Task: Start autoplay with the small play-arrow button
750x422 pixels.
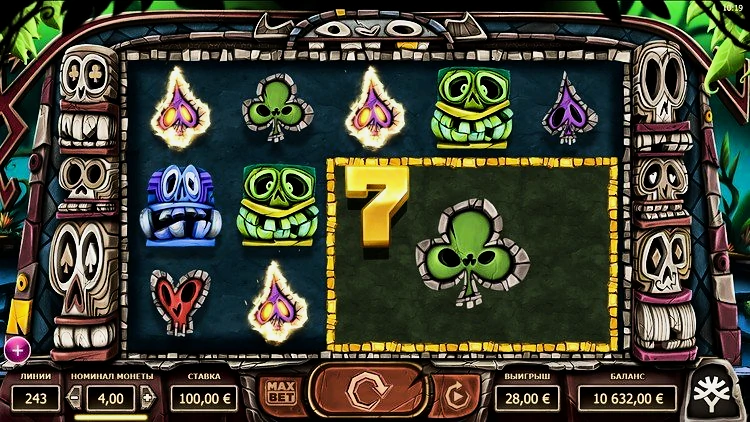Action: coord(457,396)
